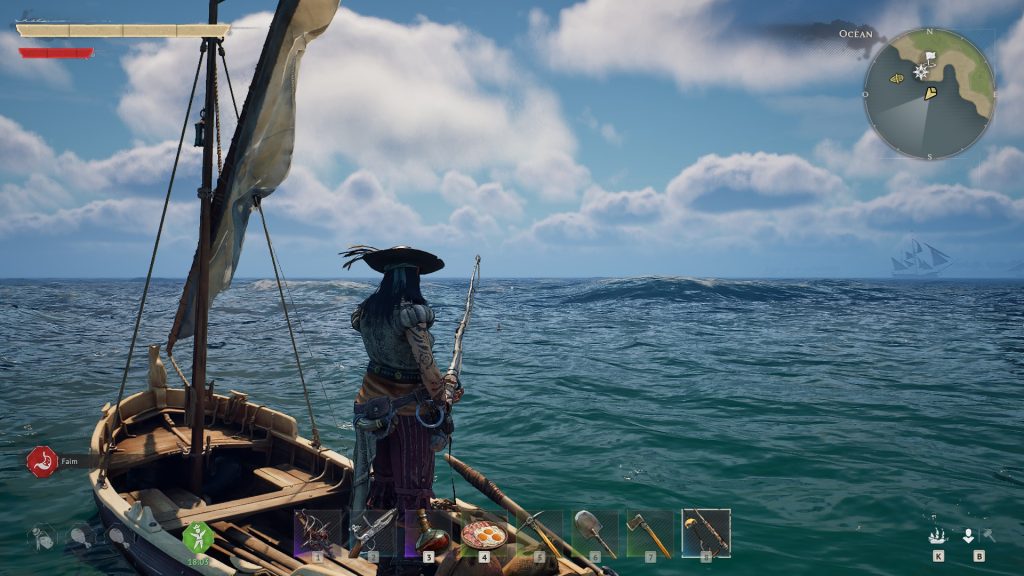Select the highlighted fishing rod slot

(706, 532)
